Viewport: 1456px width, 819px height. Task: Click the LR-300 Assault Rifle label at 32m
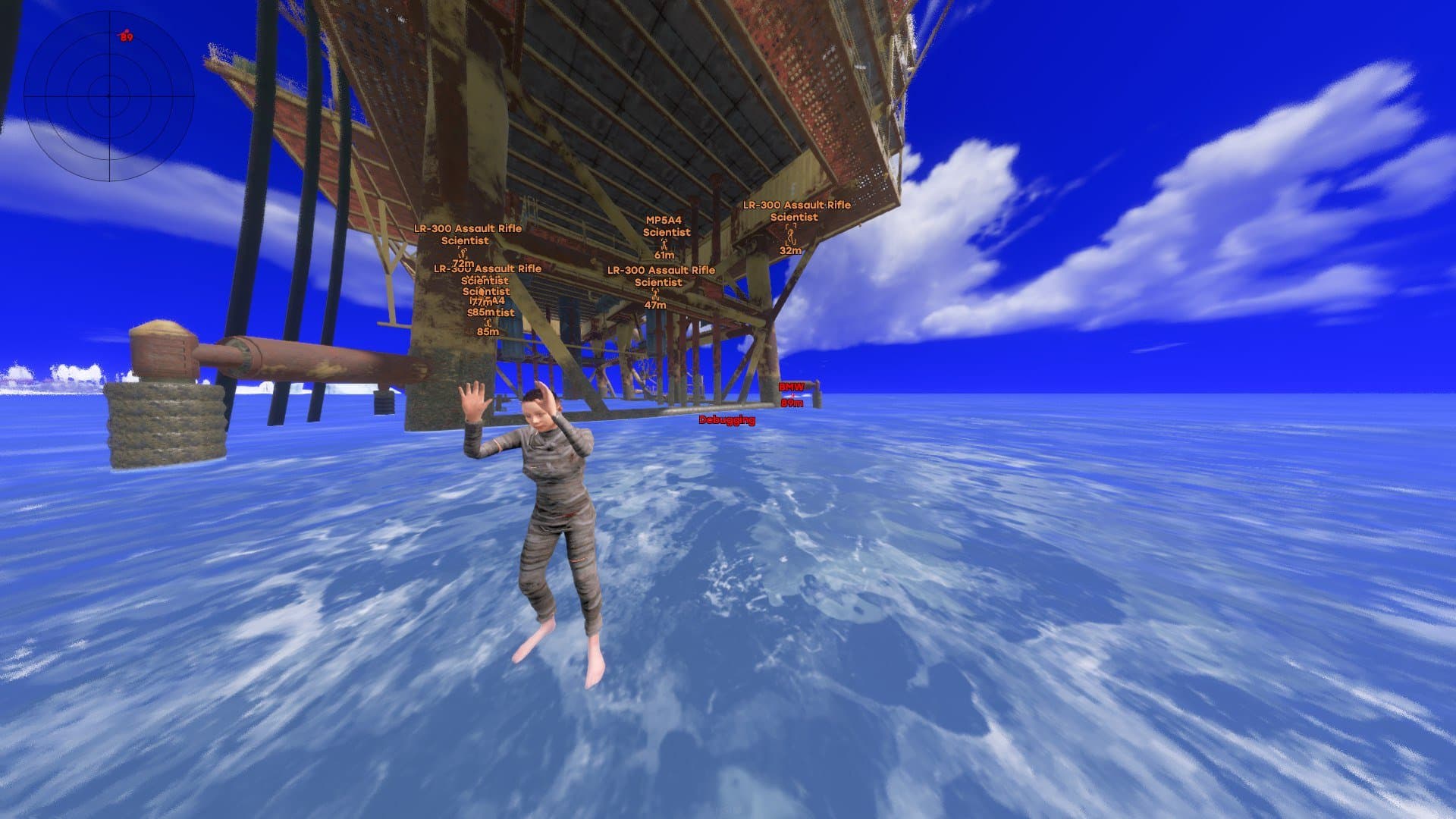(x=795, y=206)
